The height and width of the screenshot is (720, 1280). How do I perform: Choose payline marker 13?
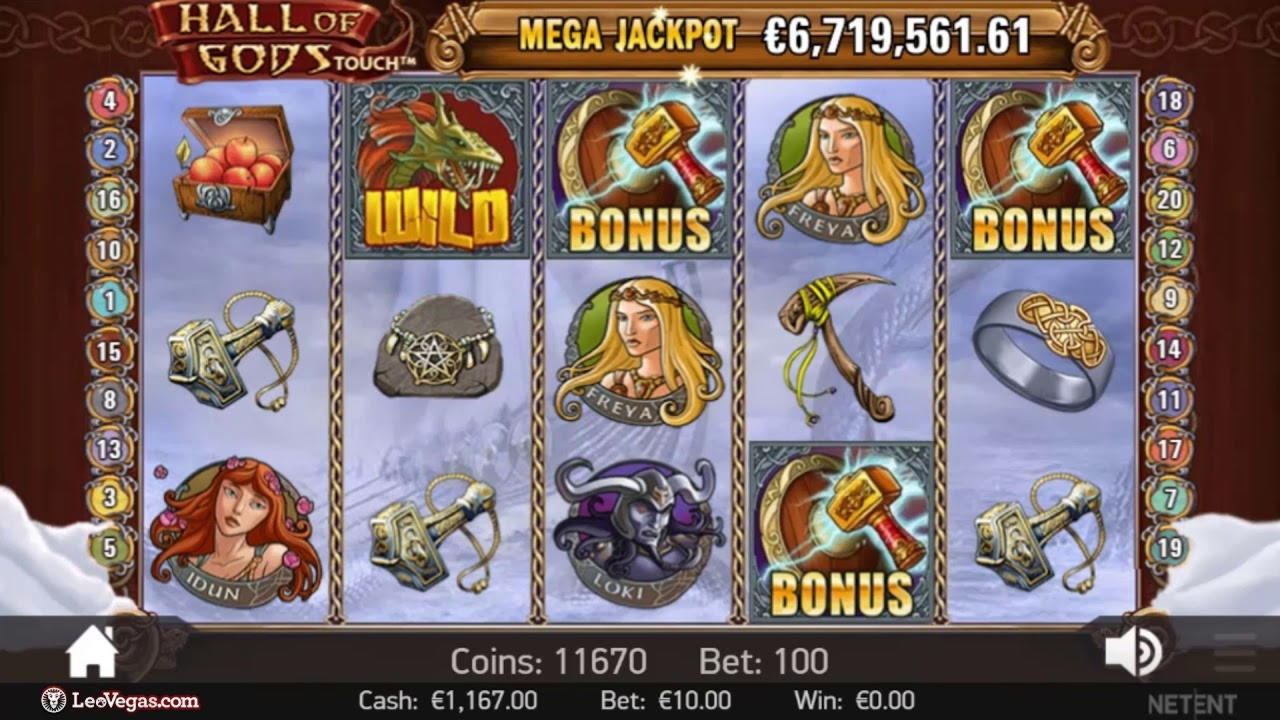pyautogui.click(x=109, y=449)
